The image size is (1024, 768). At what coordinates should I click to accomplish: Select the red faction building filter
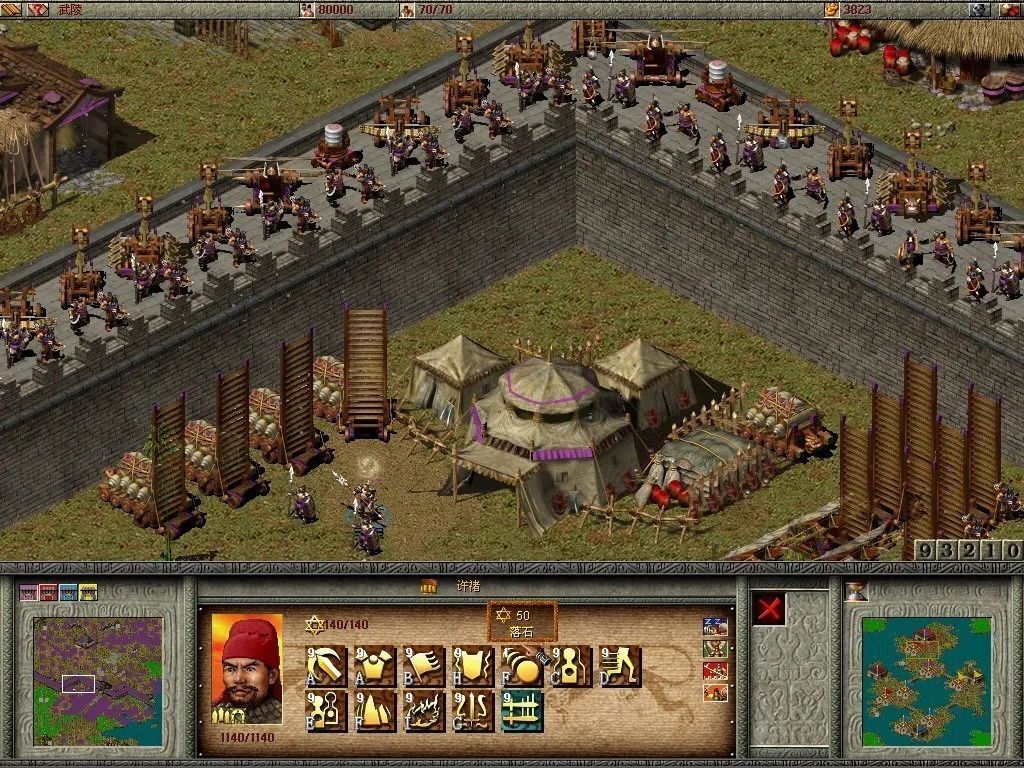[x=48, y=592]
